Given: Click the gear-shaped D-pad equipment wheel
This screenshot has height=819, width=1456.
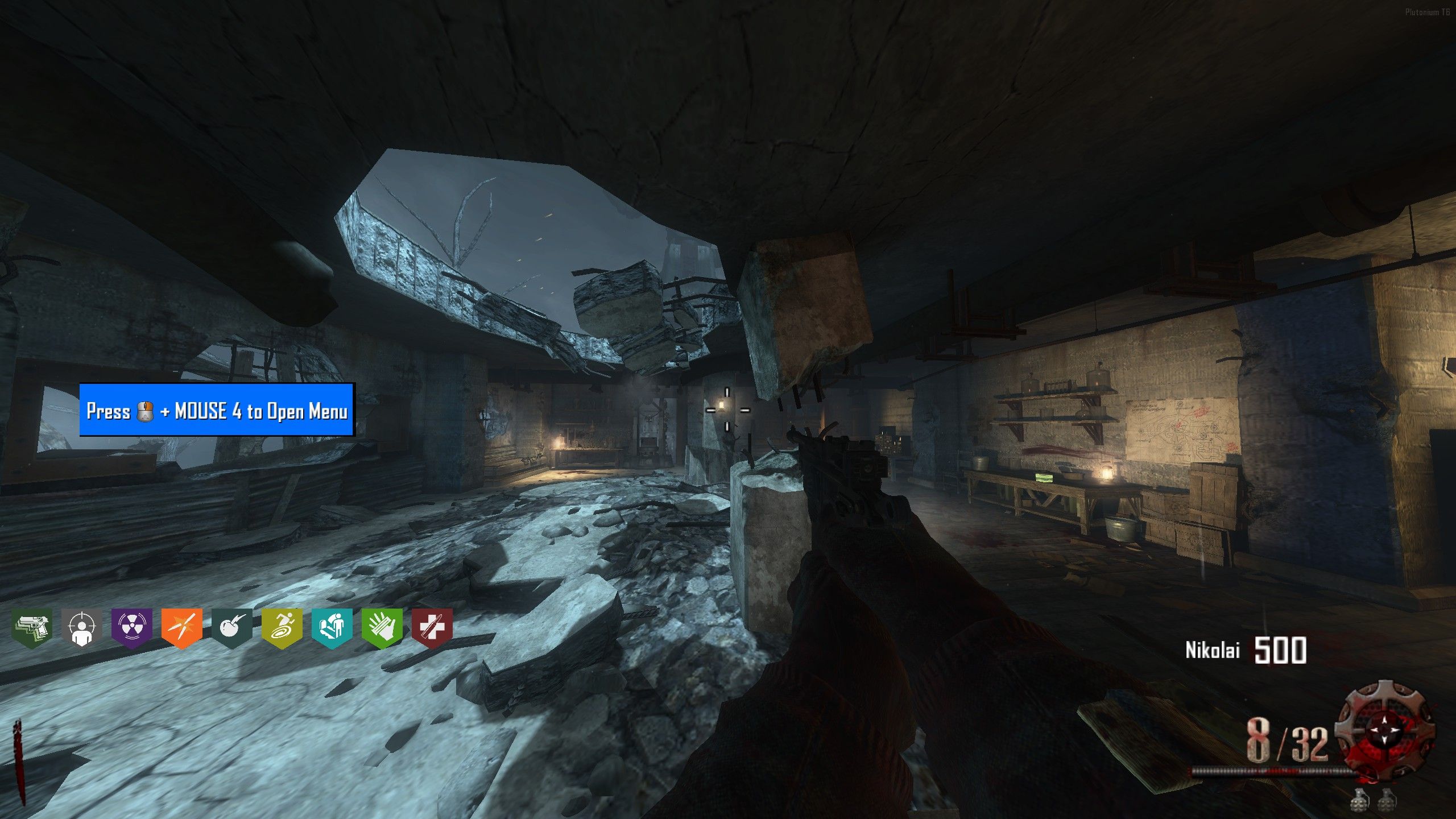Looking at the screenshot, I should click(x=1384, y=730).
